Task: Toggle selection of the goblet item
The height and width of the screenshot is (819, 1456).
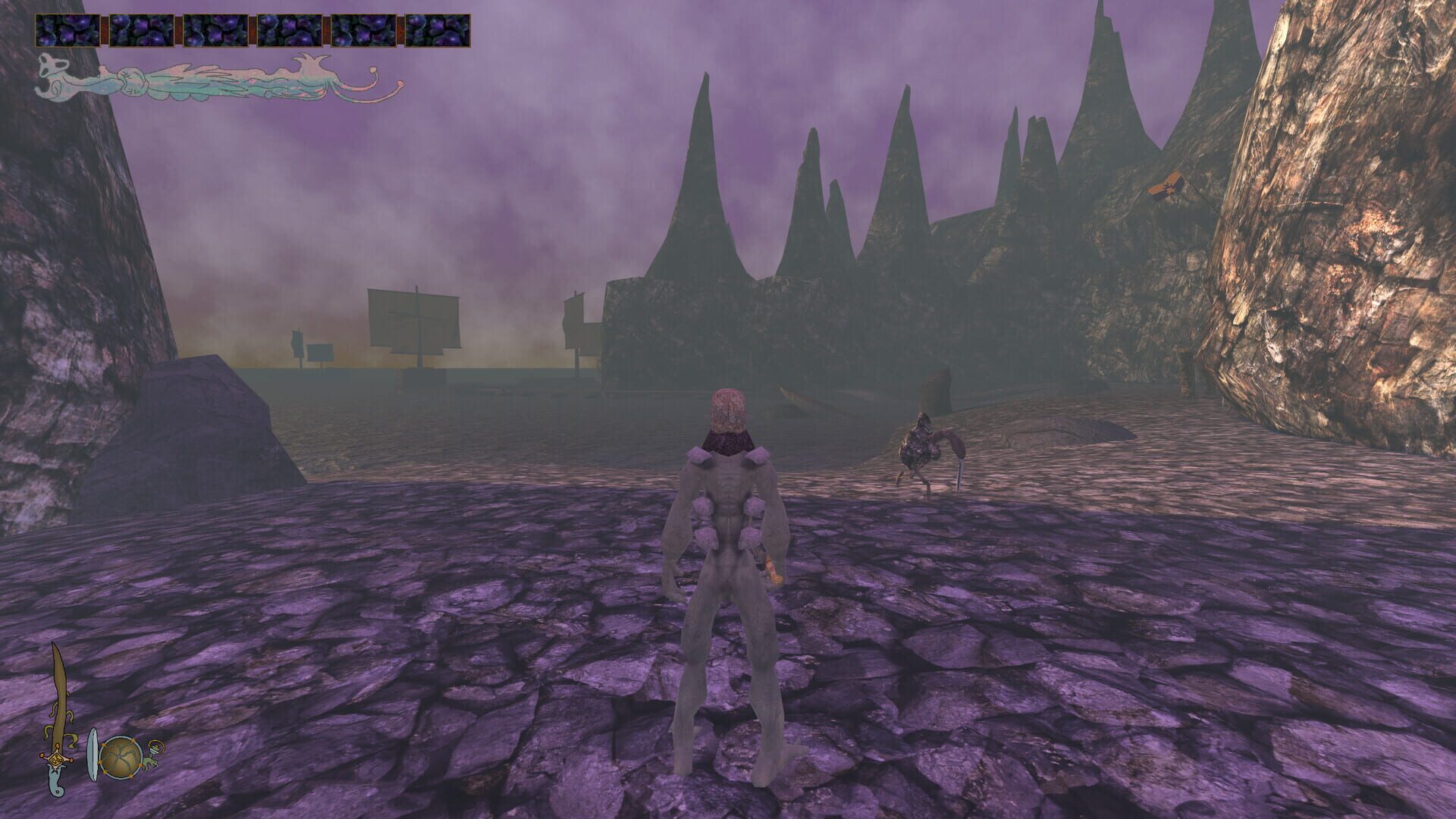Action: point(153,751)
